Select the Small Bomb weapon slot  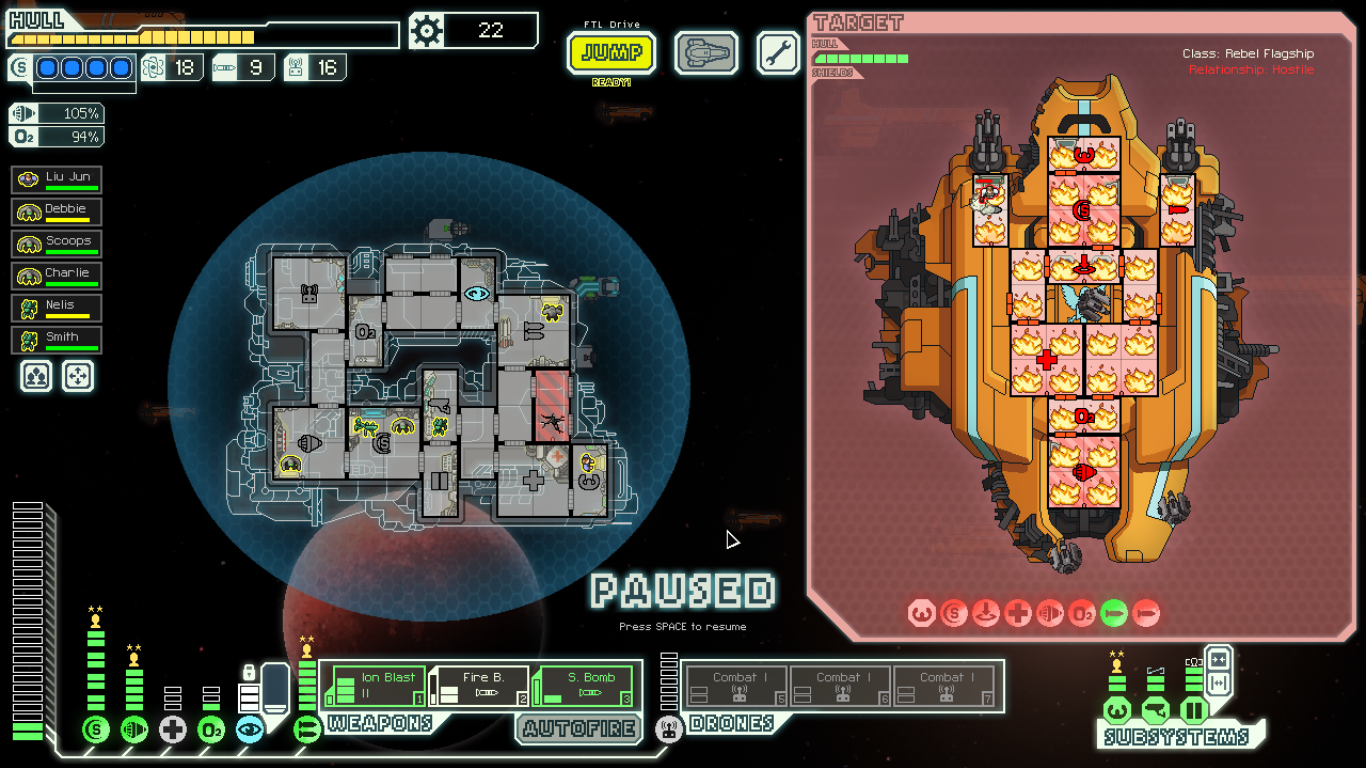coord(586,687)
